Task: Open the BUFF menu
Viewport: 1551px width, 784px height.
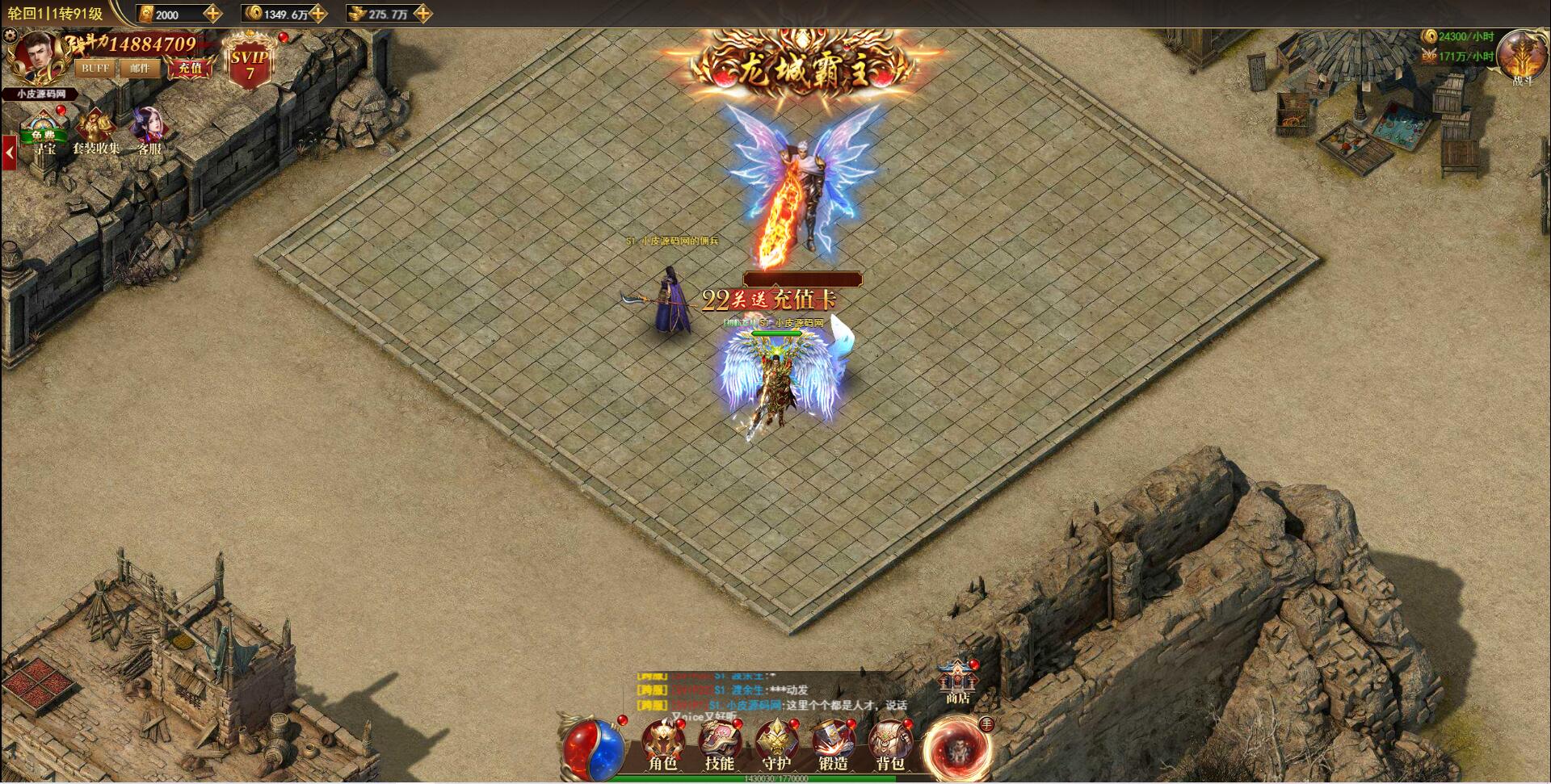Action: tap(95, 69)
